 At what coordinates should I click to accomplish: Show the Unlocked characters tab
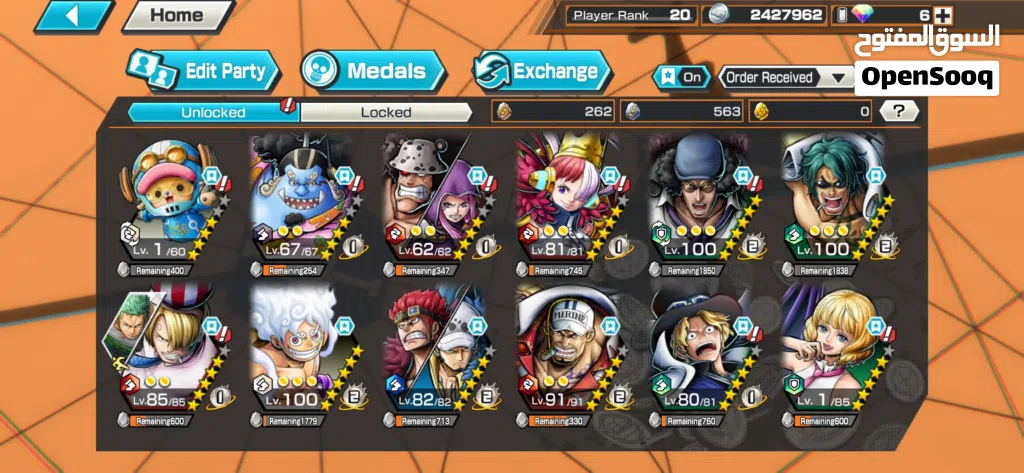213,112
